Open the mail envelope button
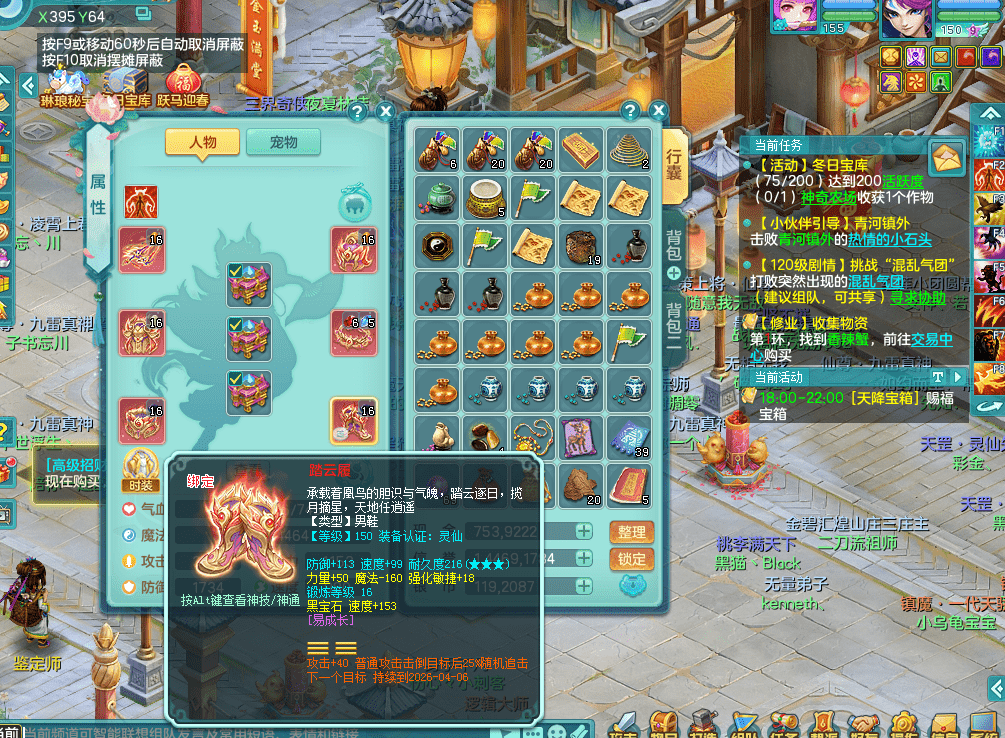The image size is (1005, 738). coord(947,156)
